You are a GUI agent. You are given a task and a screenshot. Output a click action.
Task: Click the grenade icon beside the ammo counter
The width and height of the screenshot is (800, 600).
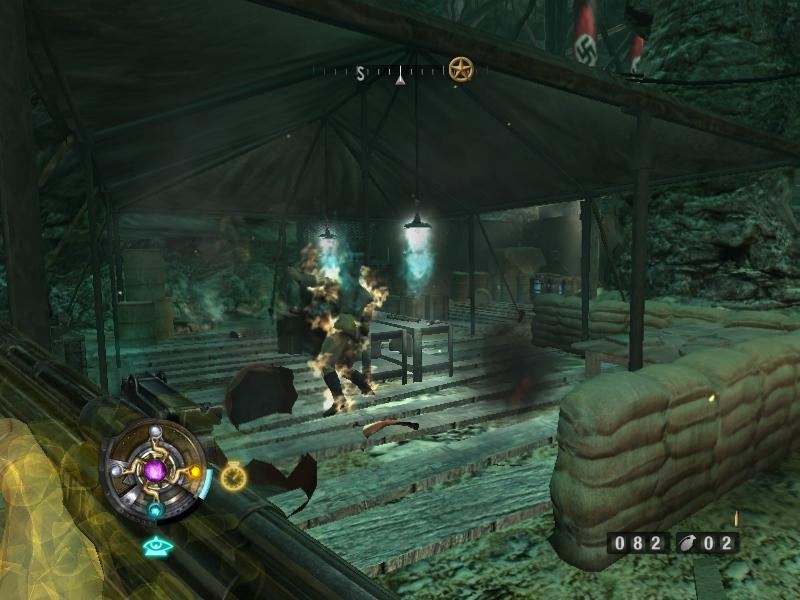(x=686, y=543)
